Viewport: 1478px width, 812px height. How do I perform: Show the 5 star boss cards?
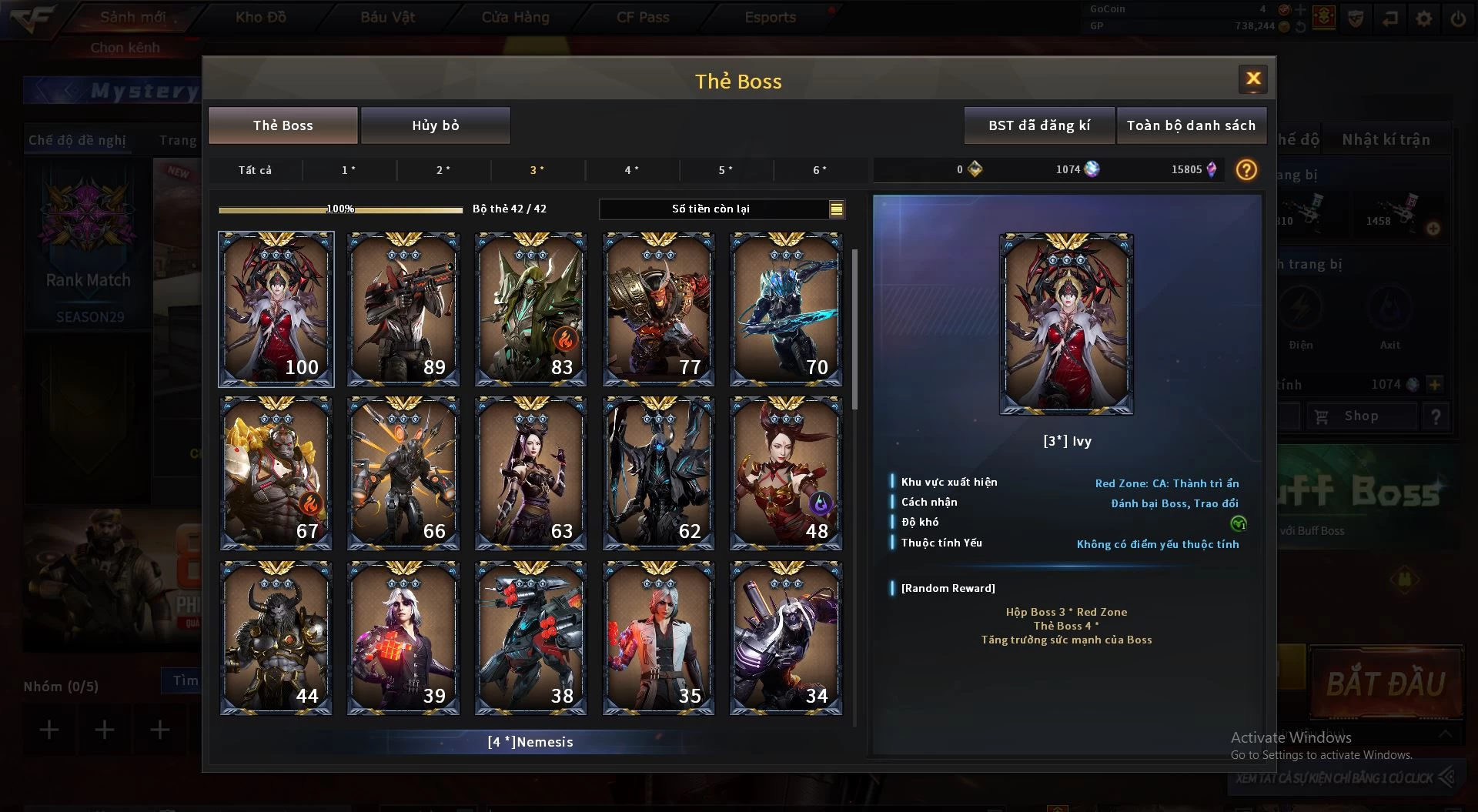pyautogui.click(x=726, y=170)
